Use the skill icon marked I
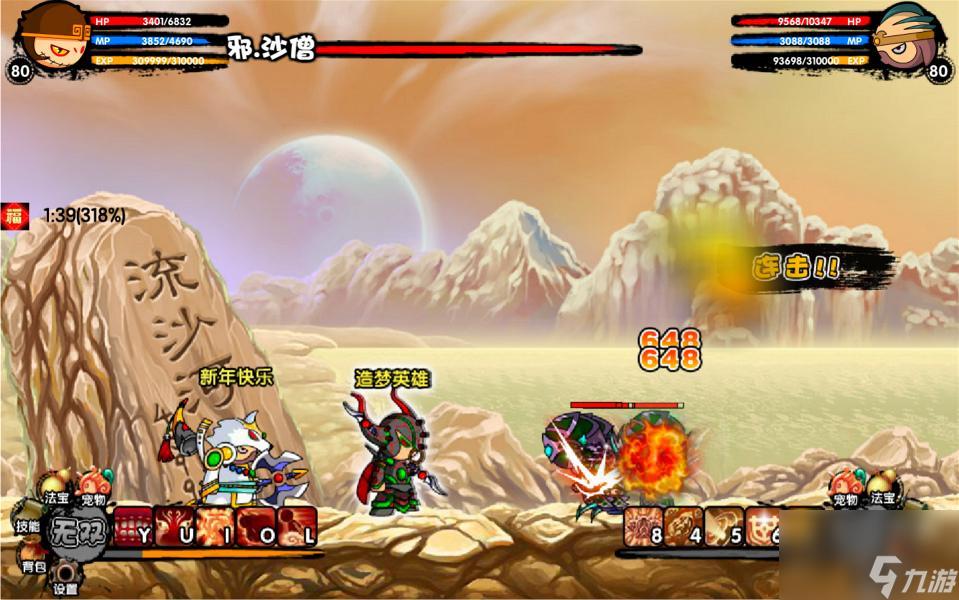The height and width of the screenshot is (600, 959). tap(216, 526)
